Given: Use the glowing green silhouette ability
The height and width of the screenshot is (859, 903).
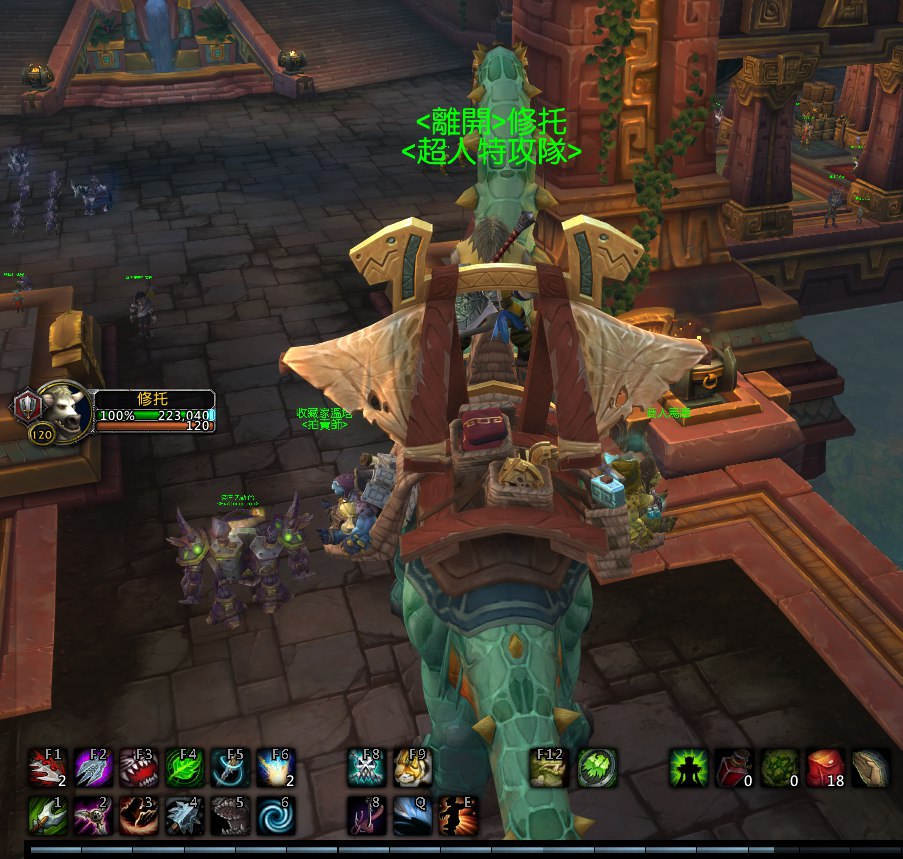Looking at the screenshot, I should point(689,768).
